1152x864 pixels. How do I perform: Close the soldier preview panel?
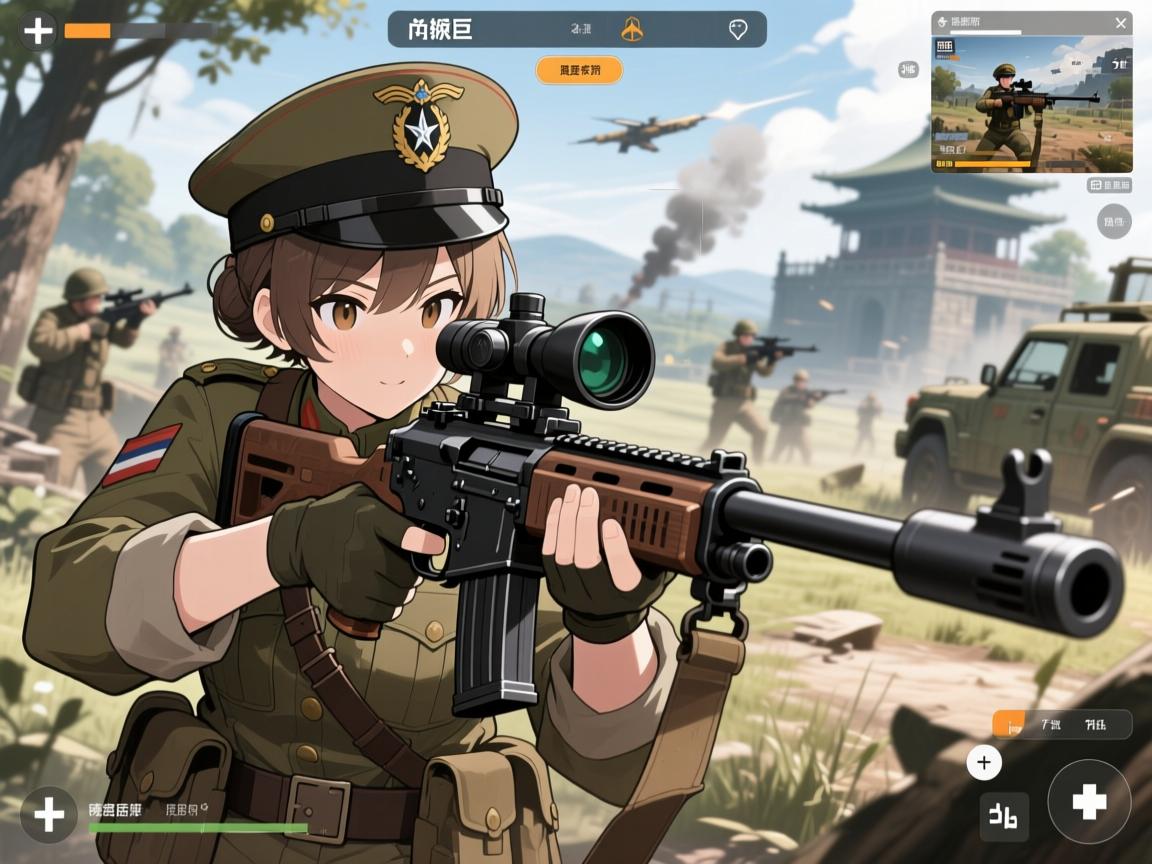click(x=1120, y=23)
